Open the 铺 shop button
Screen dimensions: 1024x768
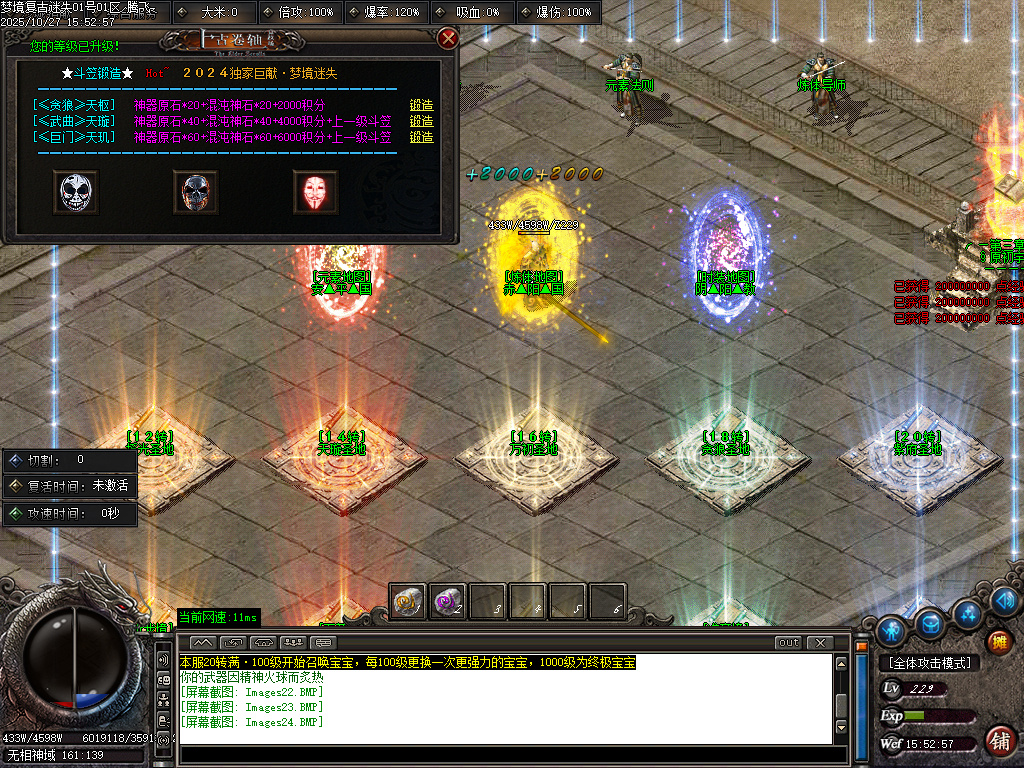click(x=998, y=741)
